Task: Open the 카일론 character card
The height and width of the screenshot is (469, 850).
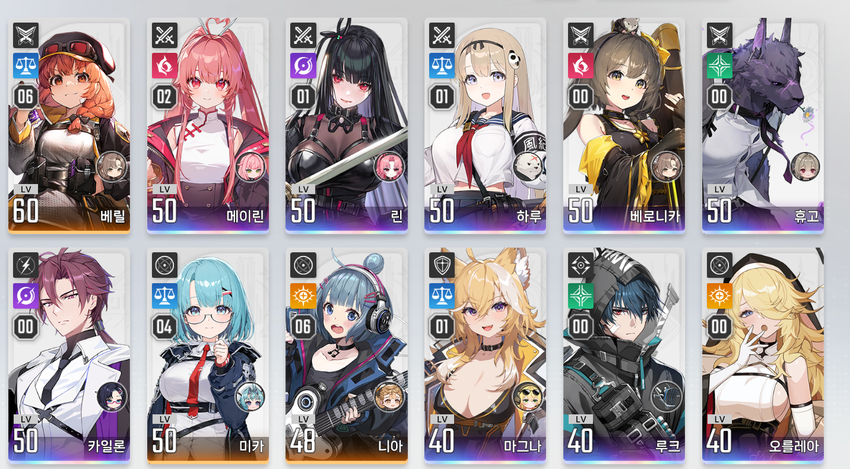Action: [x=68, y=355]
